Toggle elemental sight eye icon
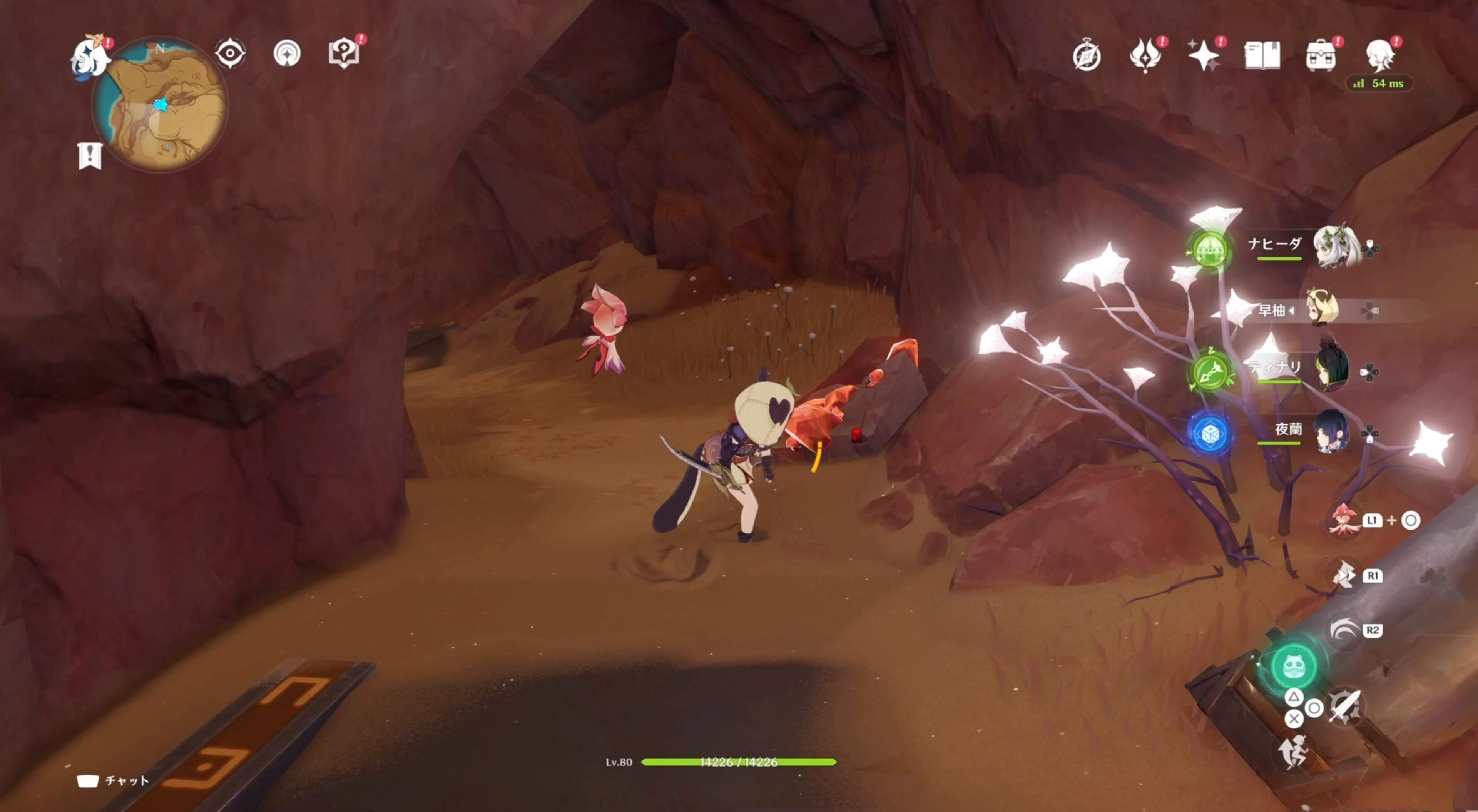The image size is (1478, 812). point(230,53)
